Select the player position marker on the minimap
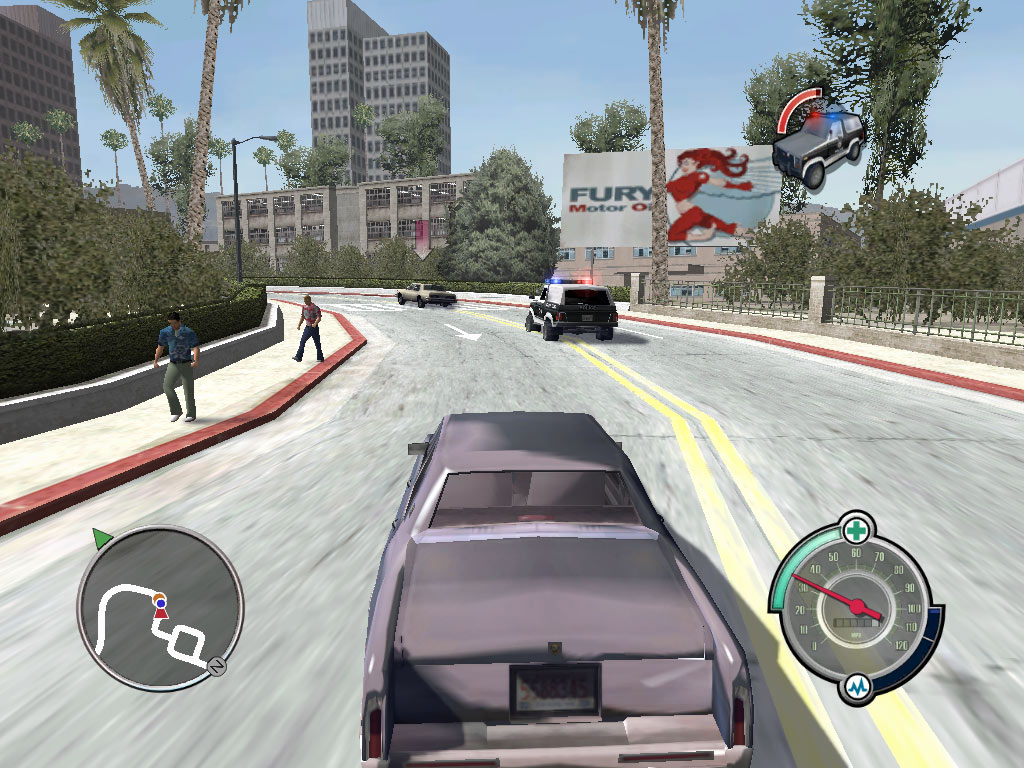The height and width of the screenshot is (768, 1024). [x=160, y=608]
